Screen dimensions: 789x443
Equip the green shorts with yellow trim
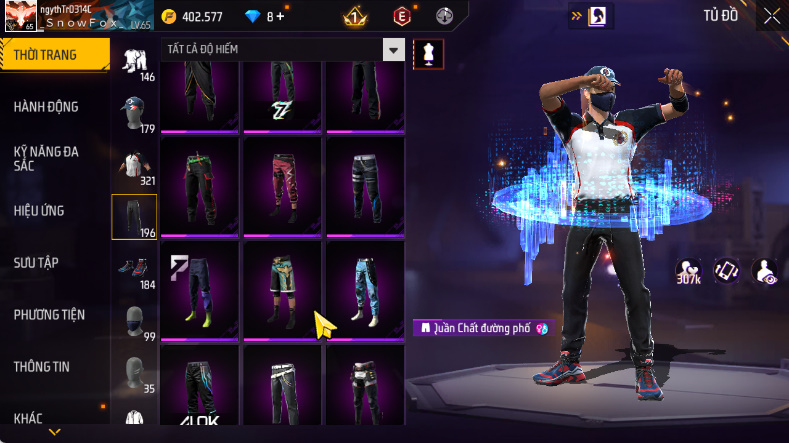(x=282, y=290)
